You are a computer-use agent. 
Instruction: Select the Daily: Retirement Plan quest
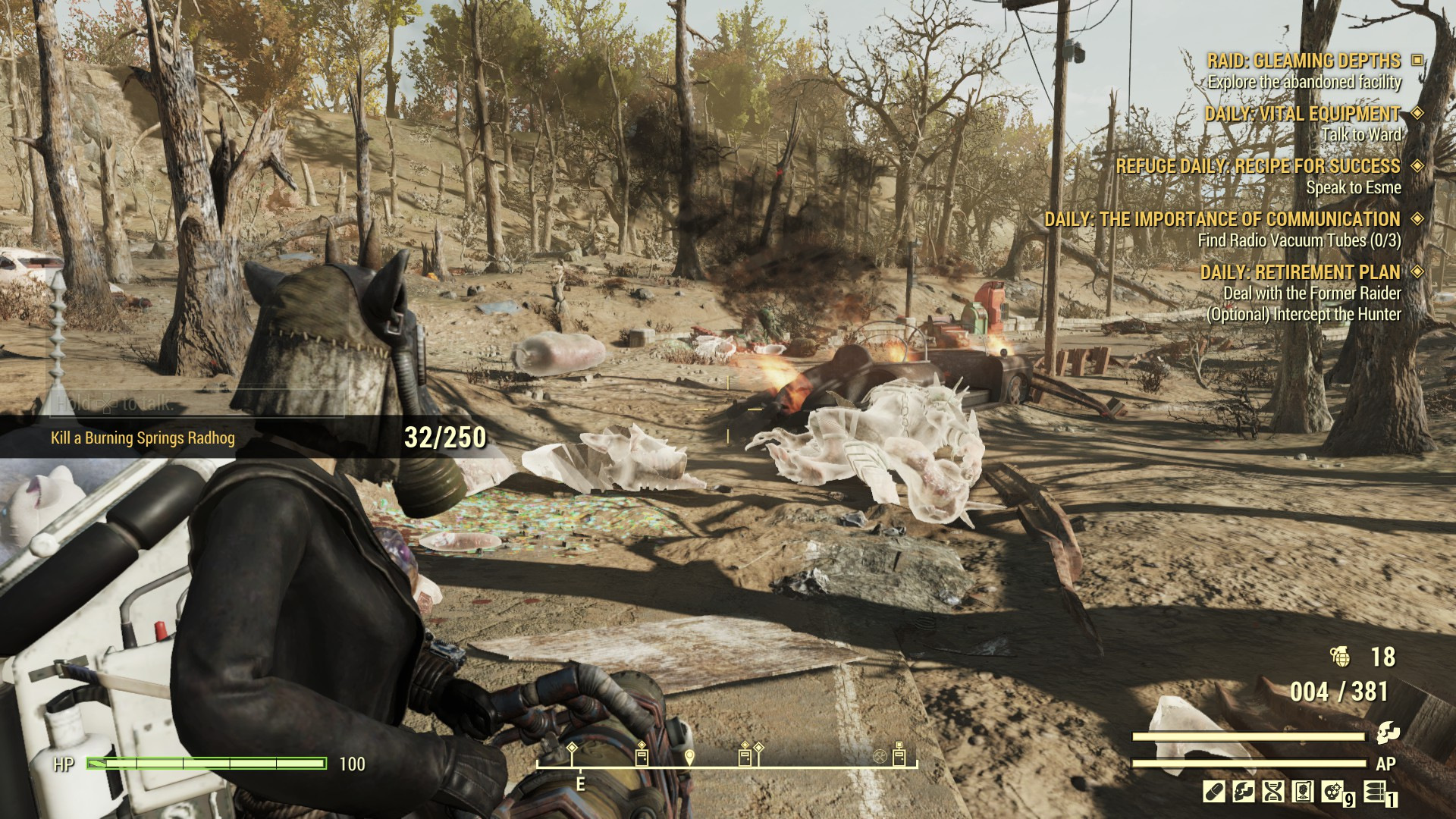1300,272
